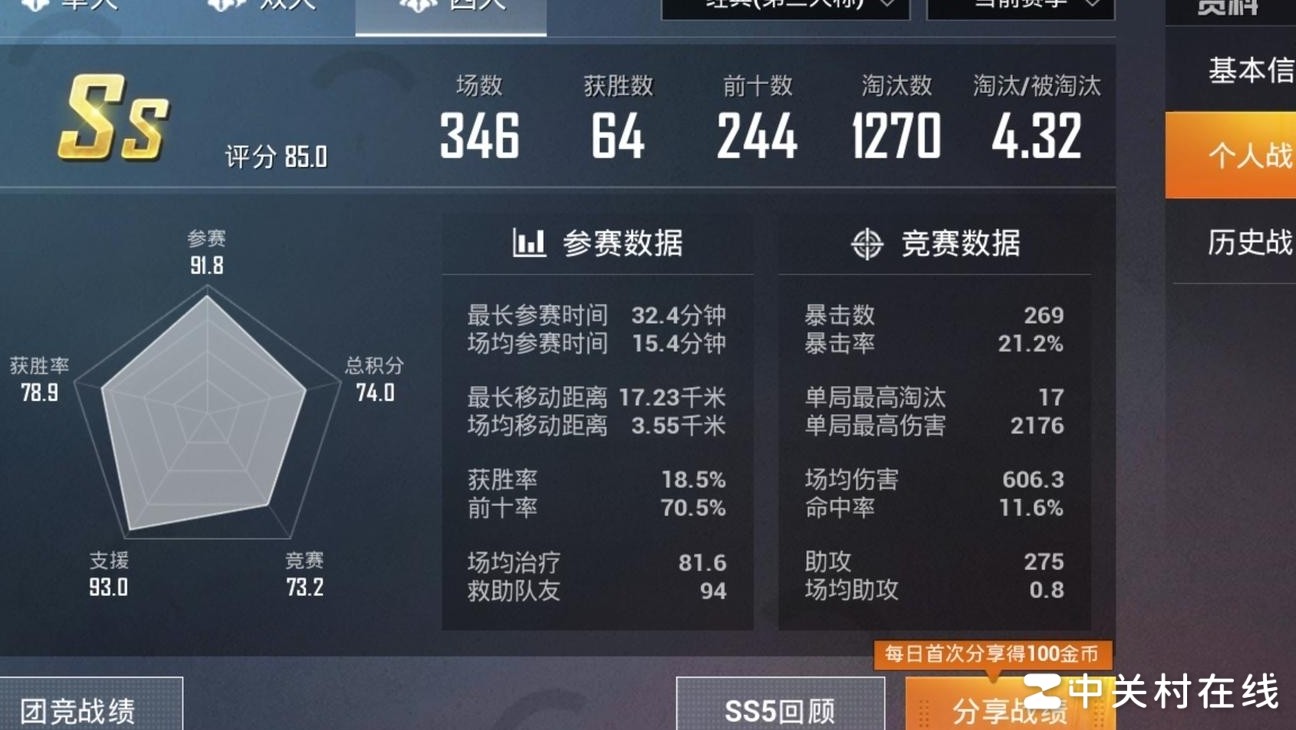The width and height of the screenshot is (1296, 730).
Task: Click the pentagon radar stats chart
Action: click(x=207, y=420)
